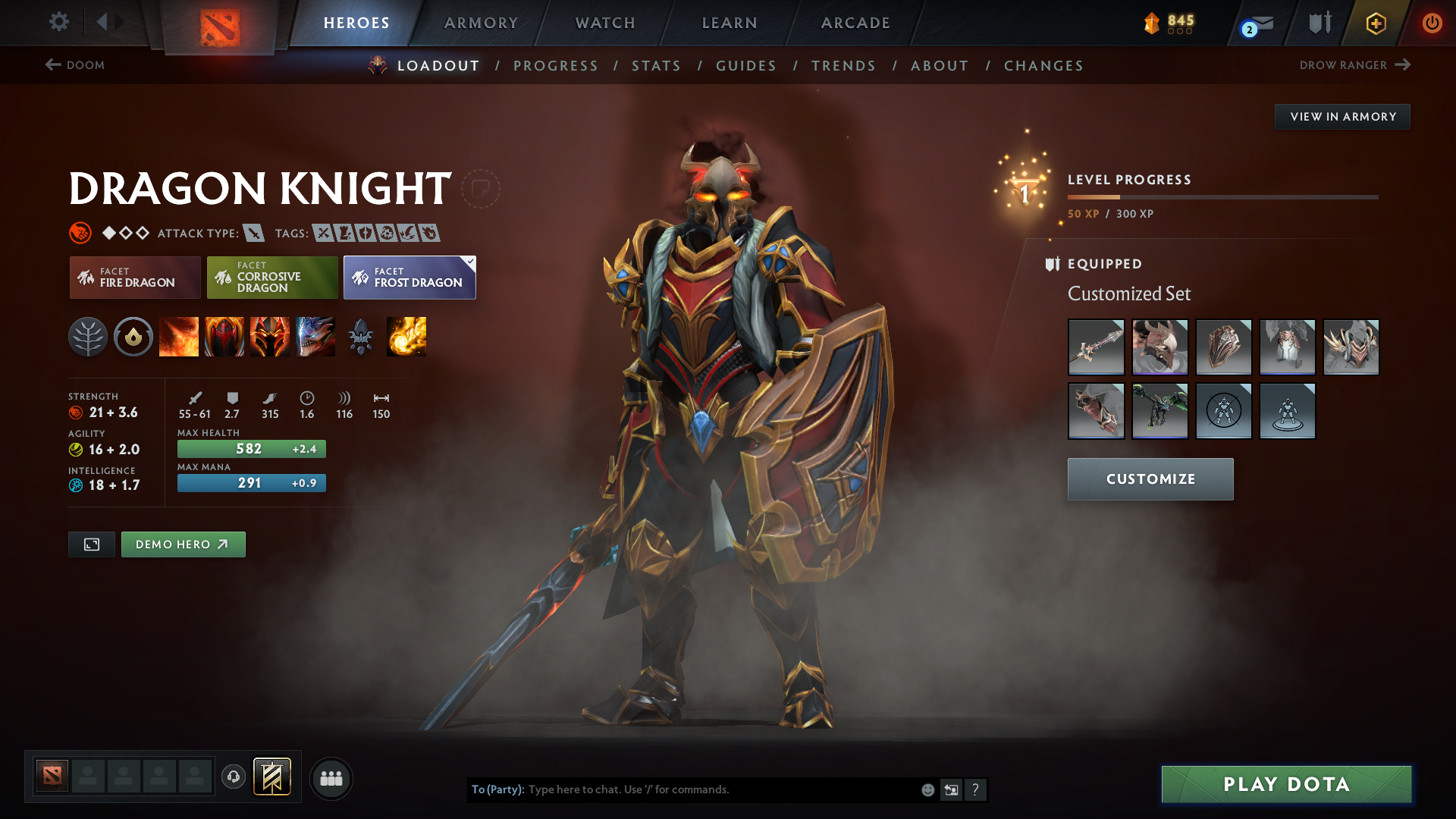This screenshot has height=819, width=1456.
Task: Select the Fire Dragon facet
Action: tap(135, 278)
